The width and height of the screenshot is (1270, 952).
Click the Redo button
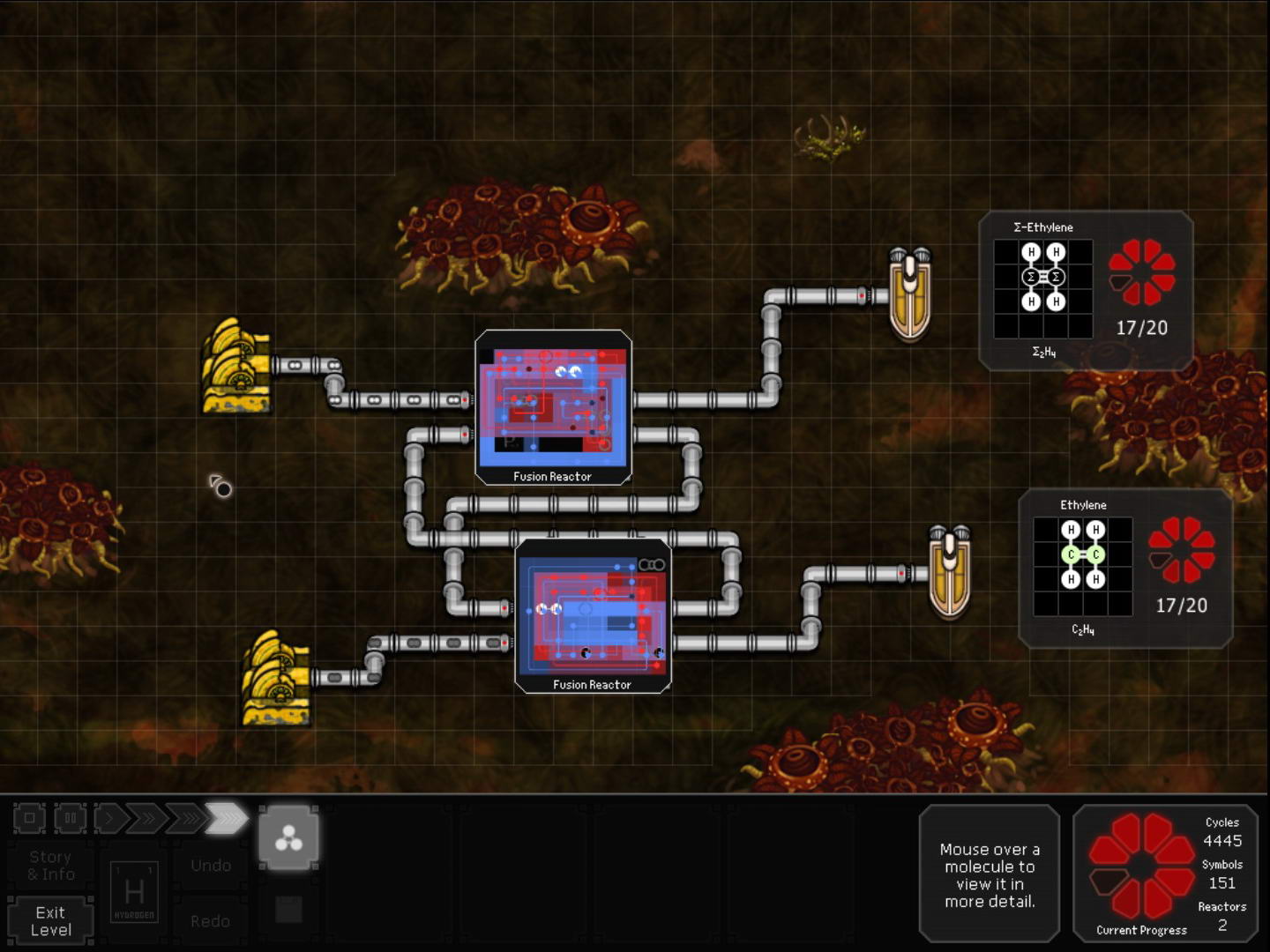click(211, 921)
